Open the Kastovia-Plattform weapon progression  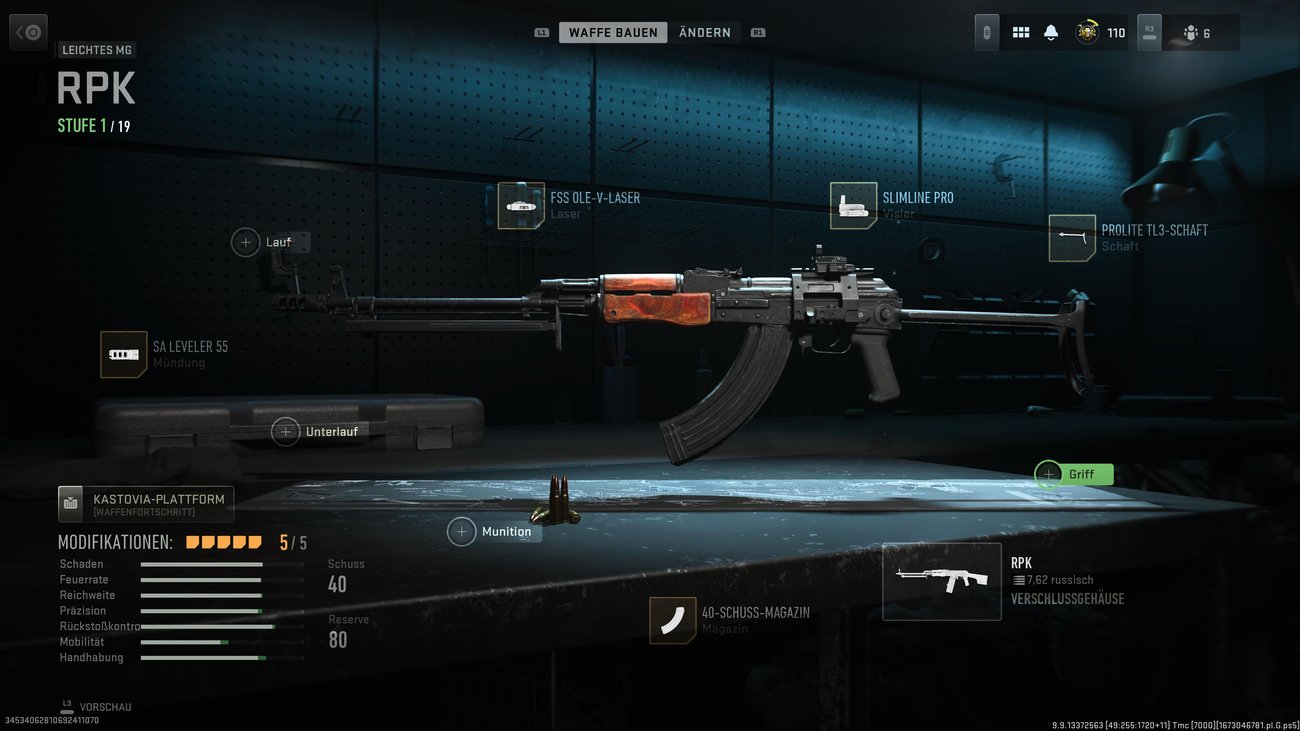[x=146, y=504]
